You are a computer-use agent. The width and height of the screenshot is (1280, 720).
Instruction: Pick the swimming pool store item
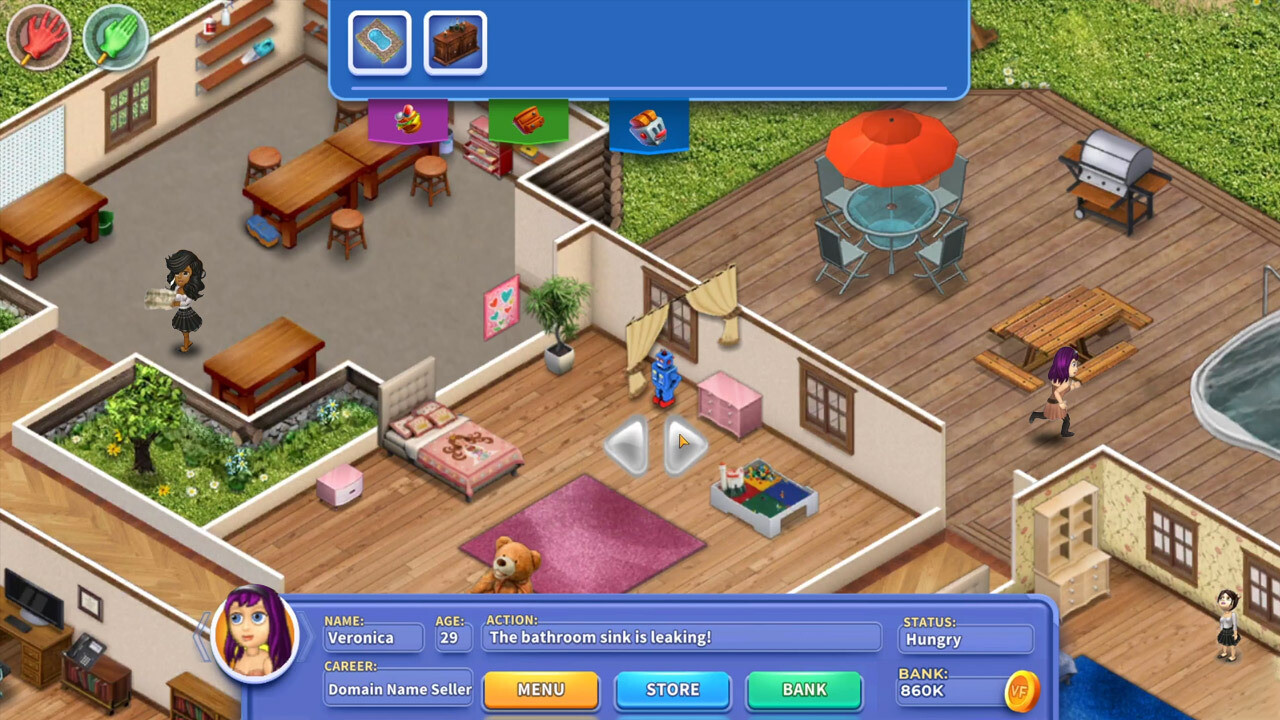[x=378, y=42]
